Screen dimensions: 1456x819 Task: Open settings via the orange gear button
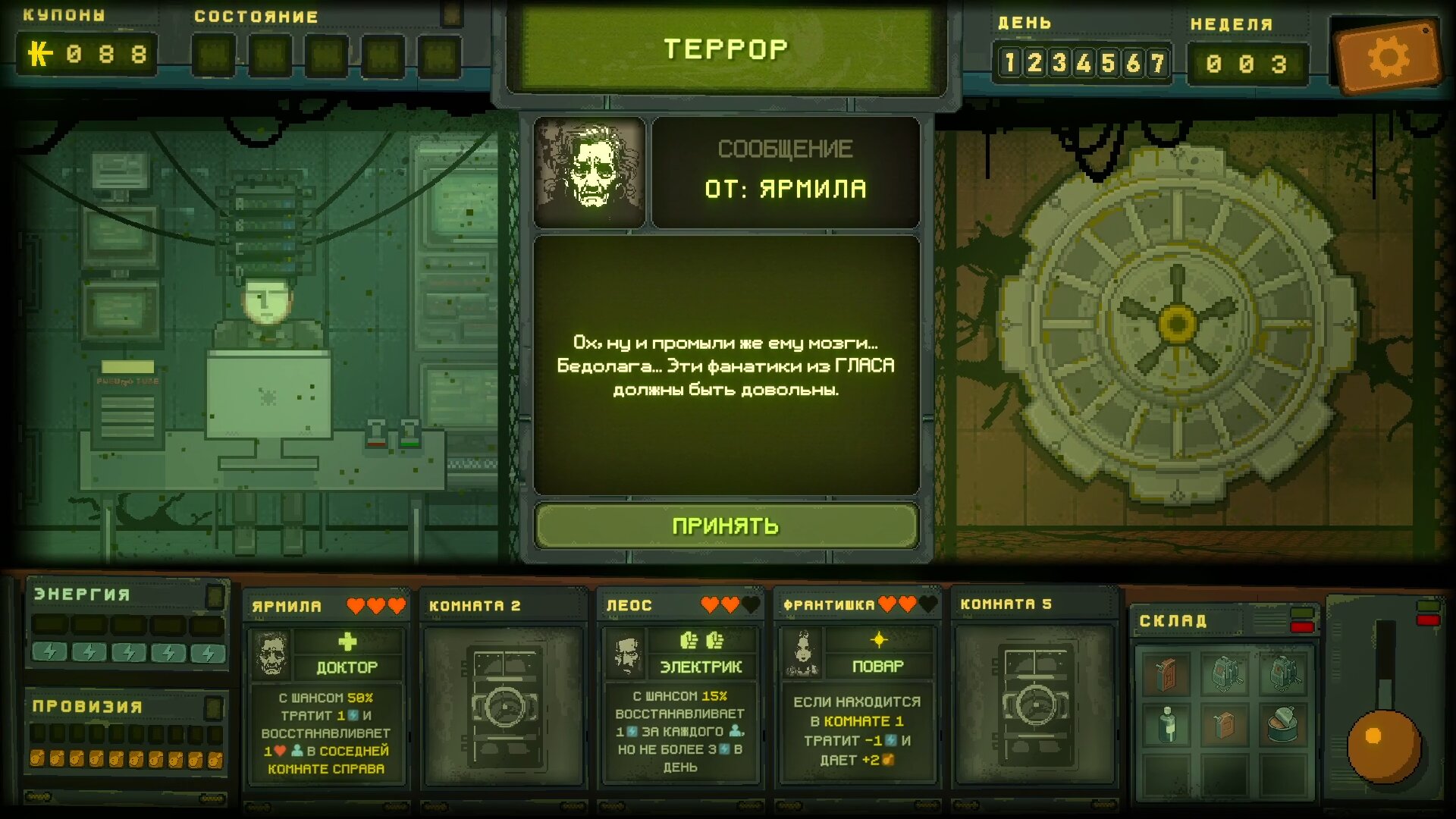pyautogui.click(x=1387, y=57)
